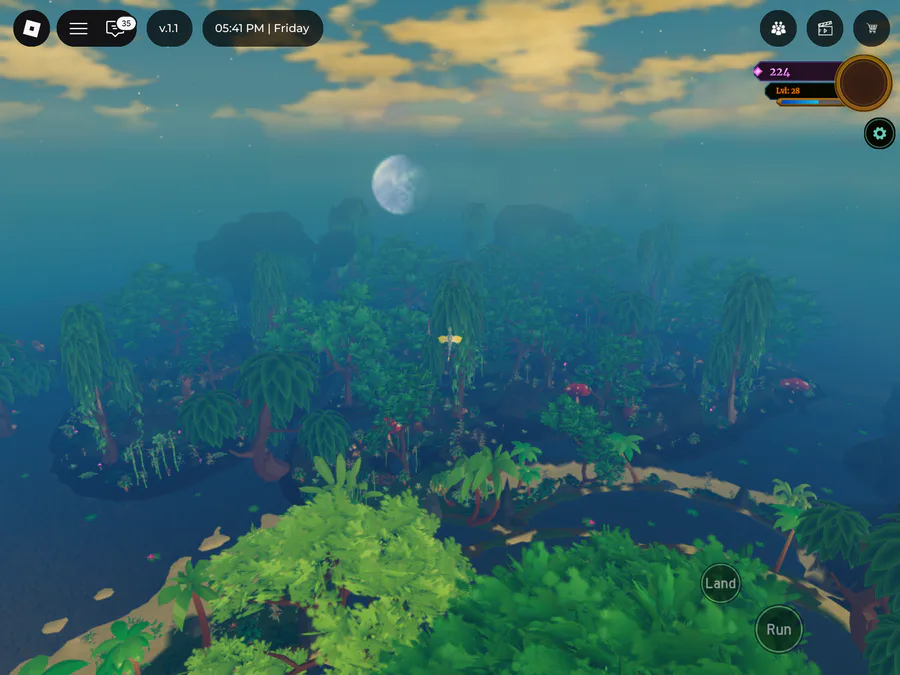
Task: Open the players group icon
Action: [x=778, y=28]
